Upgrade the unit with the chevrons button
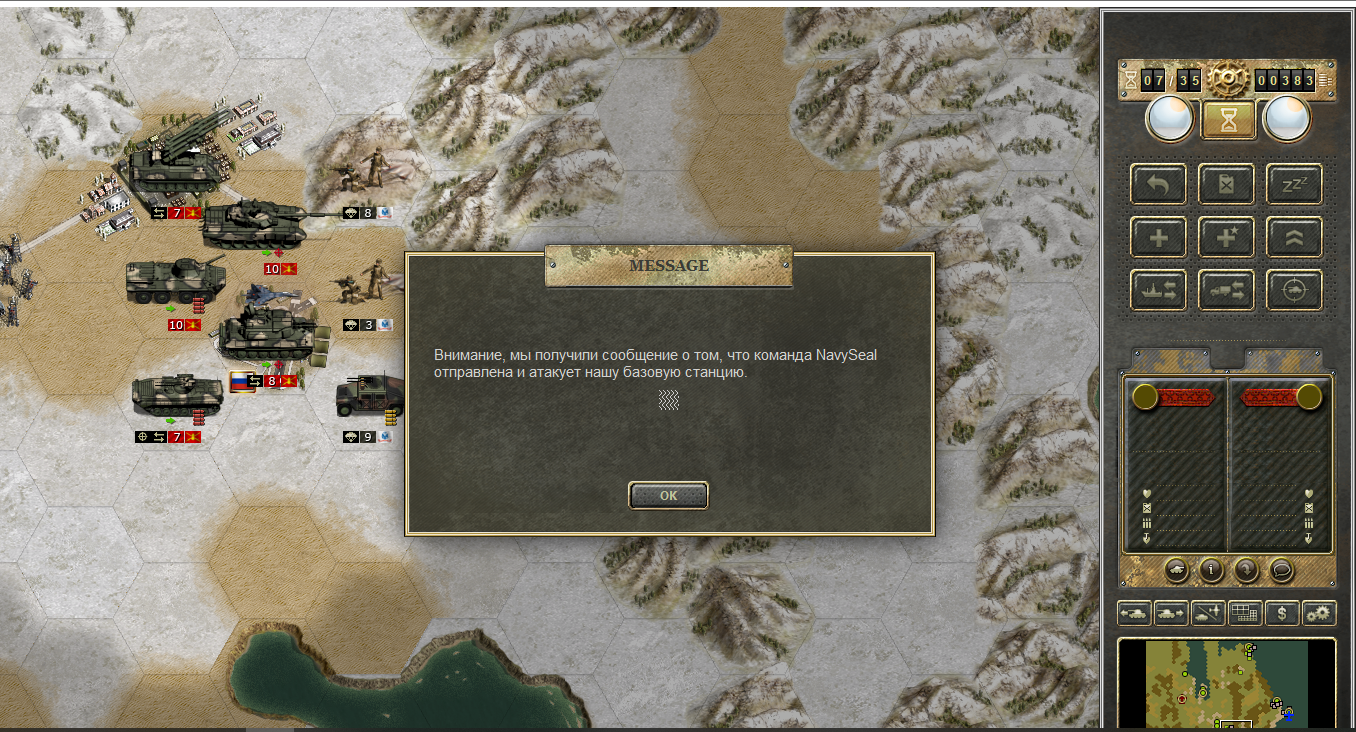Image resolution: width=1356 pixels, height=732 pixels. (x=1294, y=238)
